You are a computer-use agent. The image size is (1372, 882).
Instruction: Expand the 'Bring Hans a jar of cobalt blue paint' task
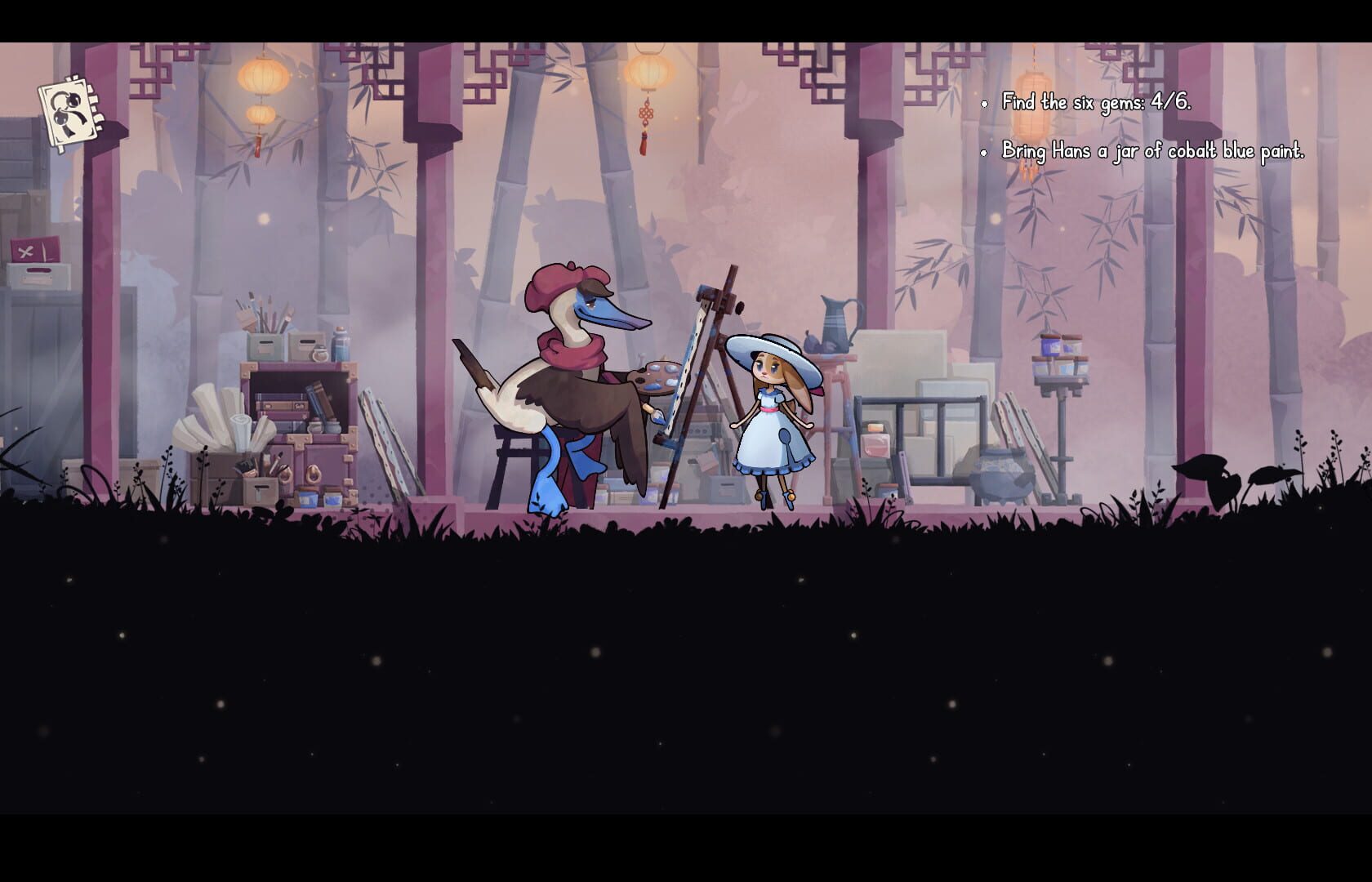click(x=1151, y=150)
